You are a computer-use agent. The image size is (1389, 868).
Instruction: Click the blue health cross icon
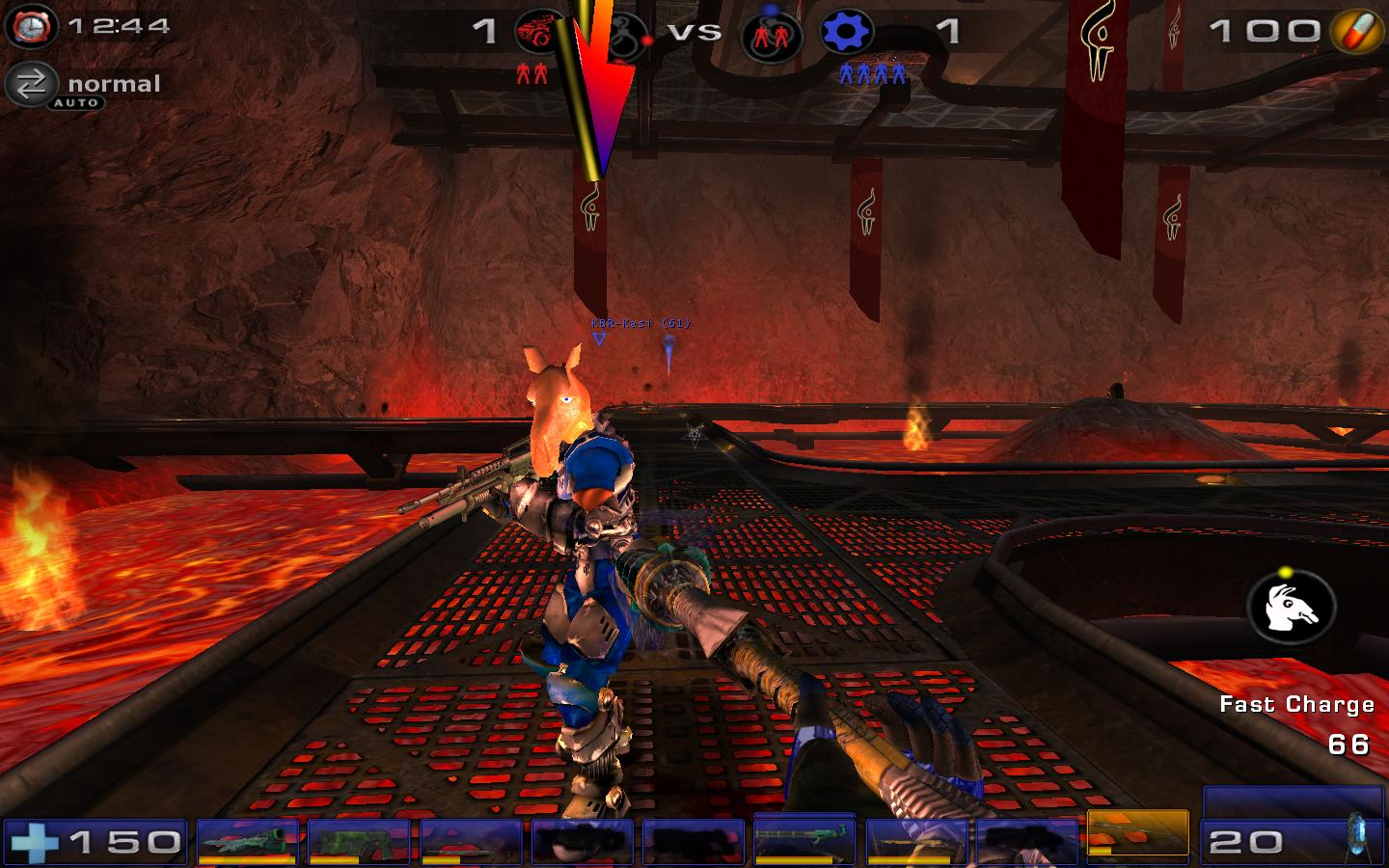coord(36,843)
